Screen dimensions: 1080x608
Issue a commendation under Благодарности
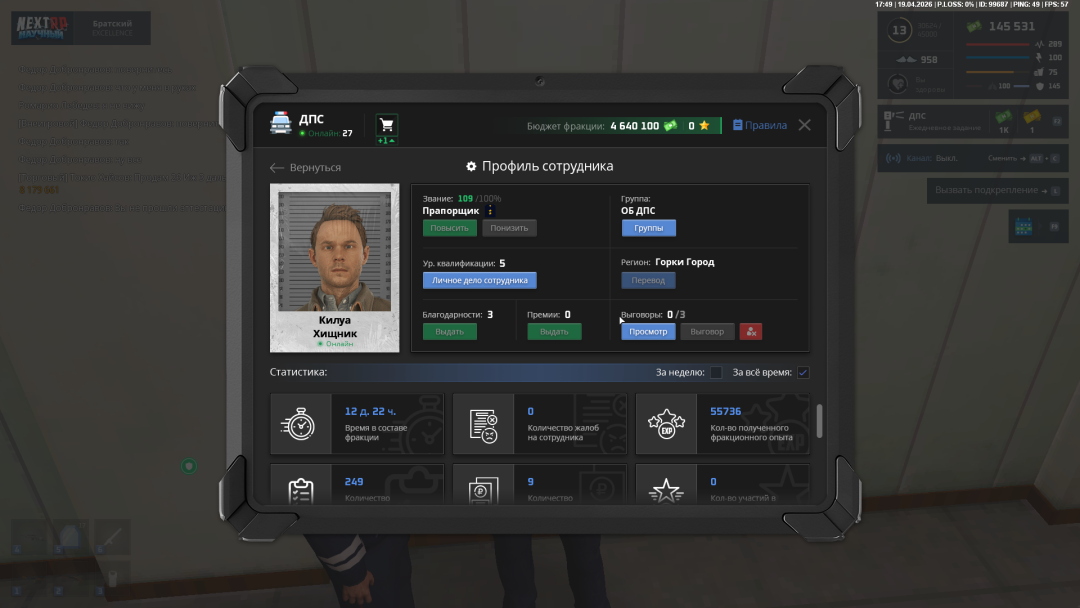pyautogui.click(x=449, y=331)
